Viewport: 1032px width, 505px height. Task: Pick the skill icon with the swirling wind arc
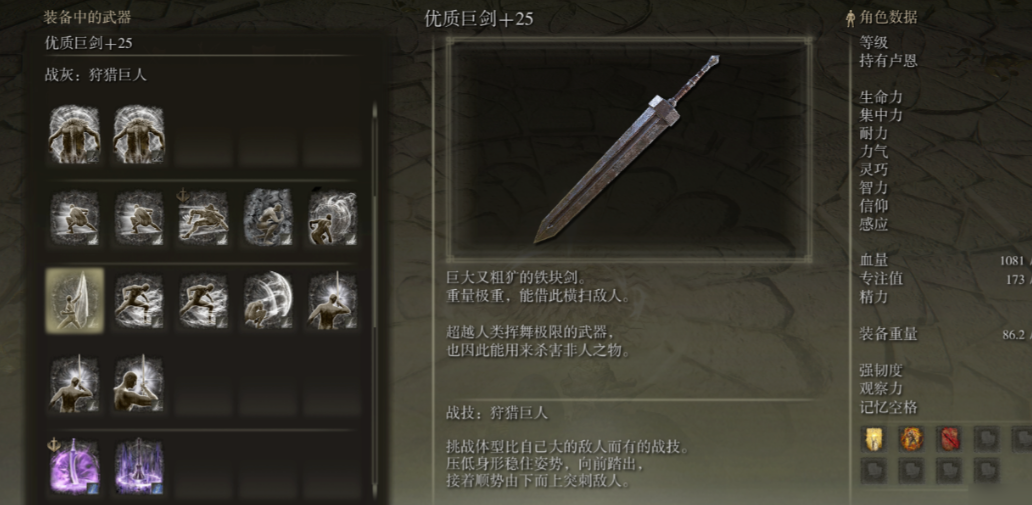tap(333, 217)
